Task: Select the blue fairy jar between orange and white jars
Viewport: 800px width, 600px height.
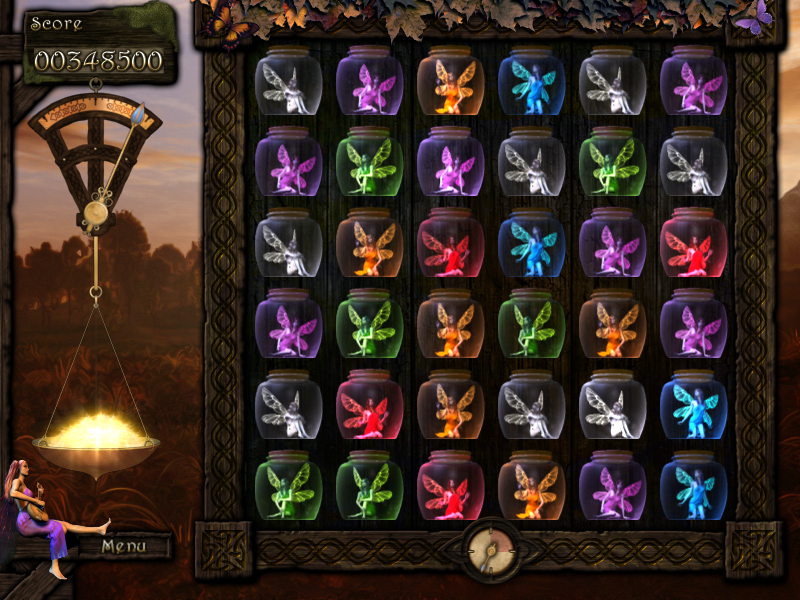Action: click(531, 82)
